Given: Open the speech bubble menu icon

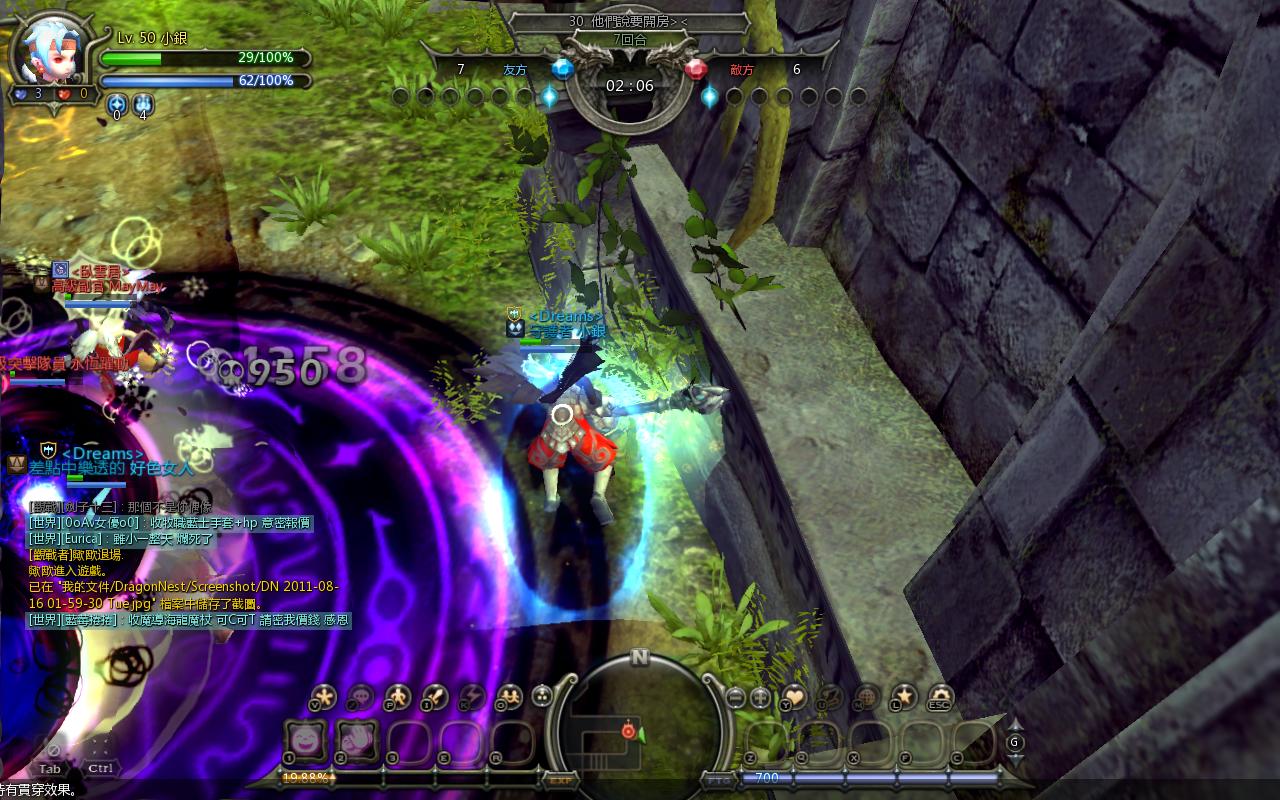Looking at the screenshot, I should (x=360, y=696).
